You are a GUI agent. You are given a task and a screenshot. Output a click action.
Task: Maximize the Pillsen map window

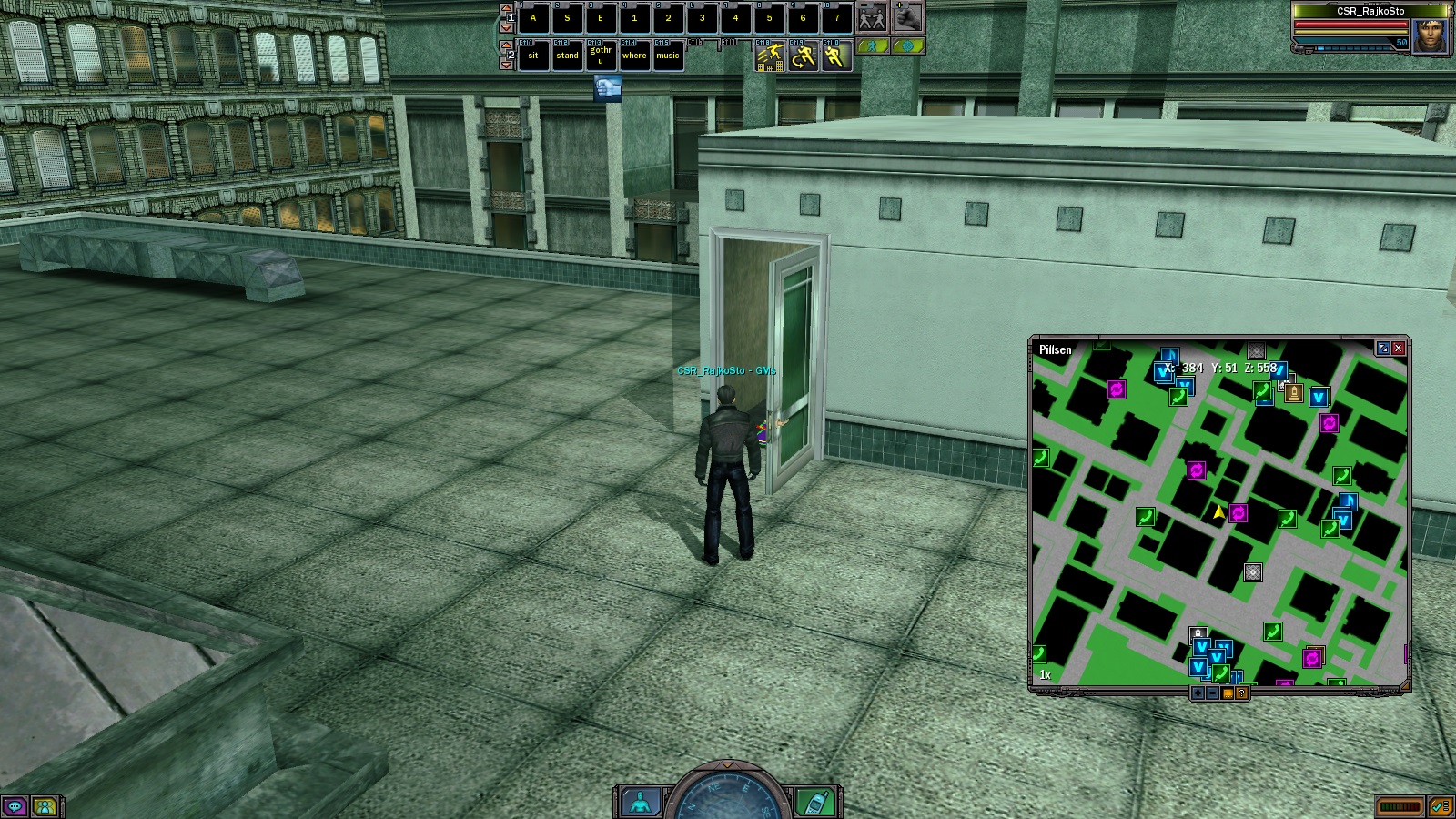point(1383,348)
